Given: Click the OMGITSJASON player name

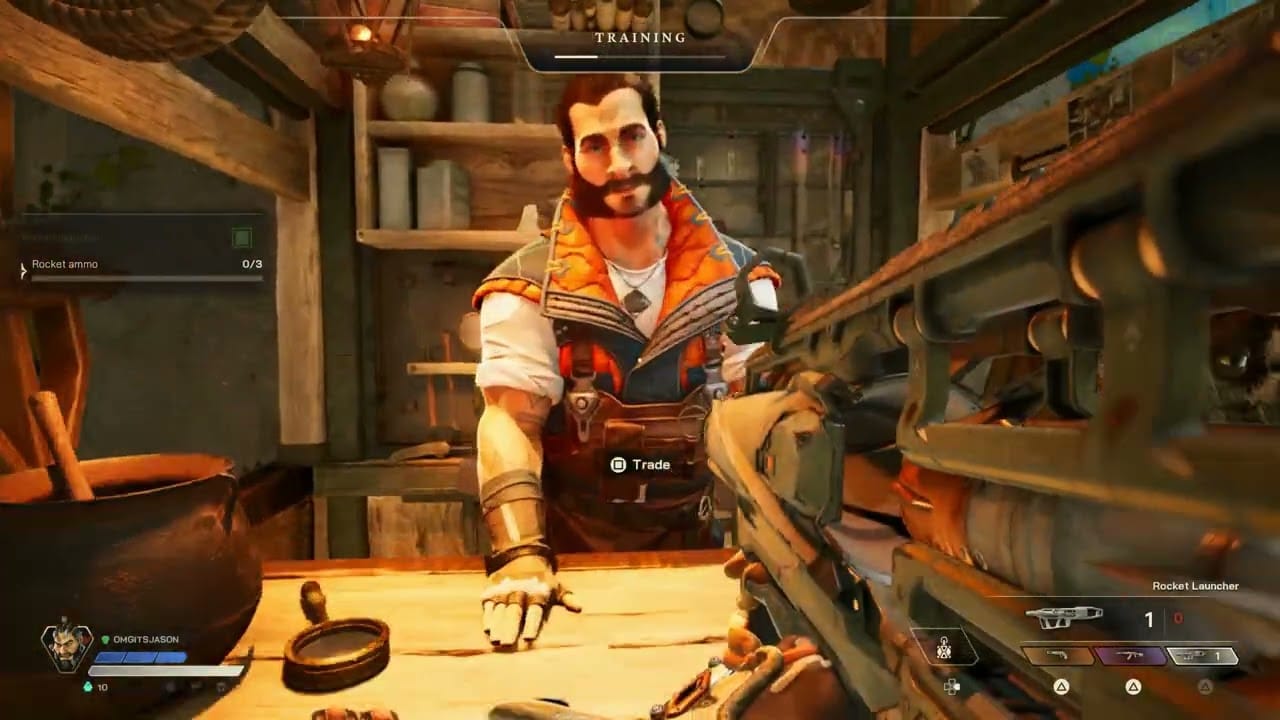Looking at the screenshot, I should coord(145,639).
